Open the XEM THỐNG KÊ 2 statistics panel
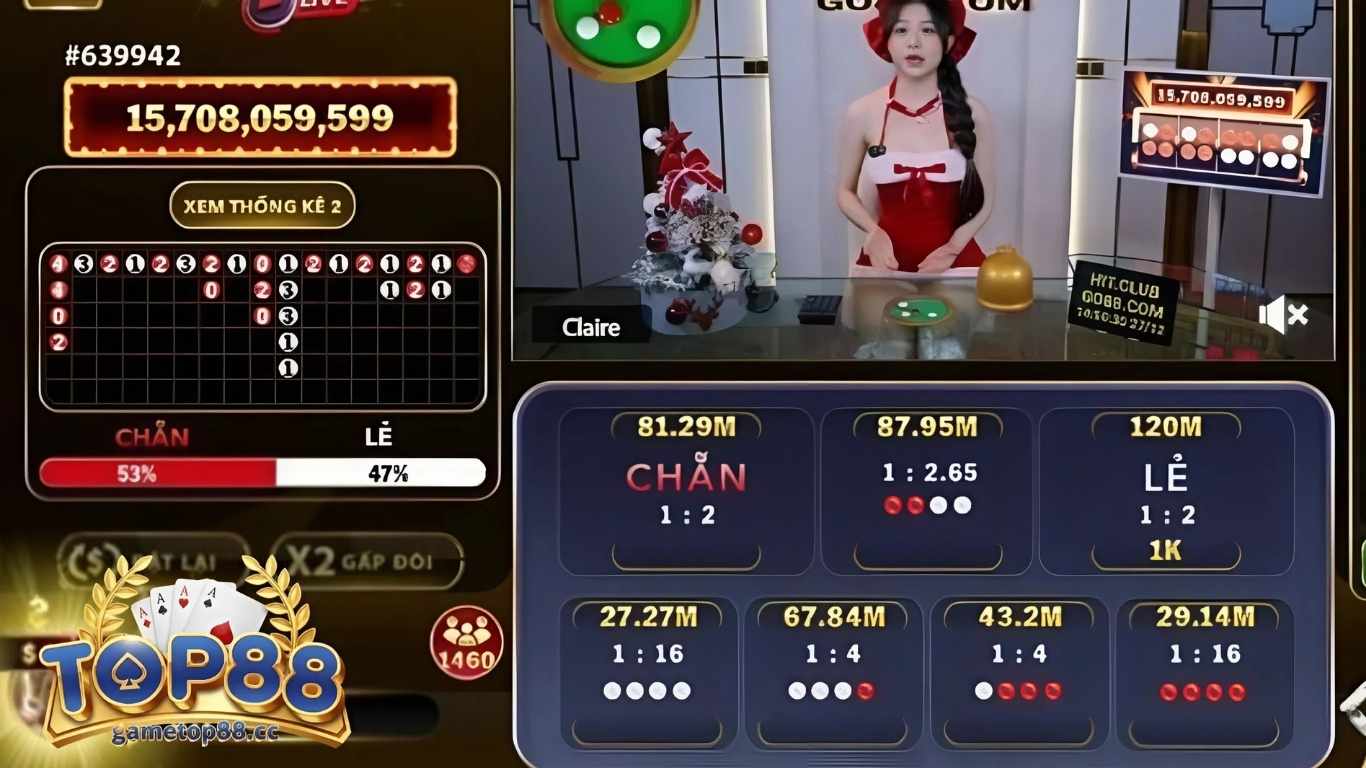The image size is (1366, 768). pos(262,207)
